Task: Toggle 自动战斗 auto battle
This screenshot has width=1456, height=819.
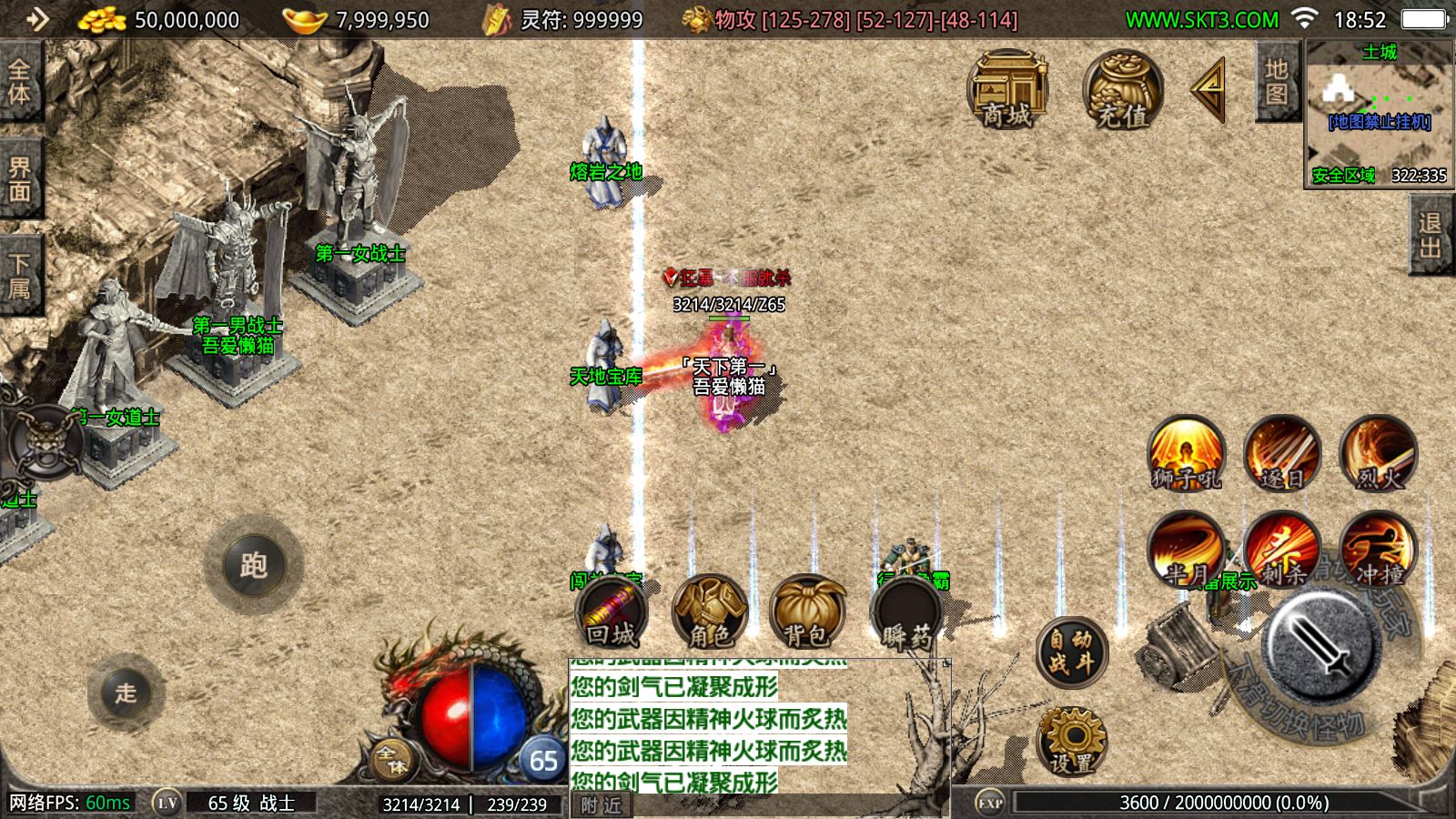Action: pyautogui.click(x=1072, y=652)
